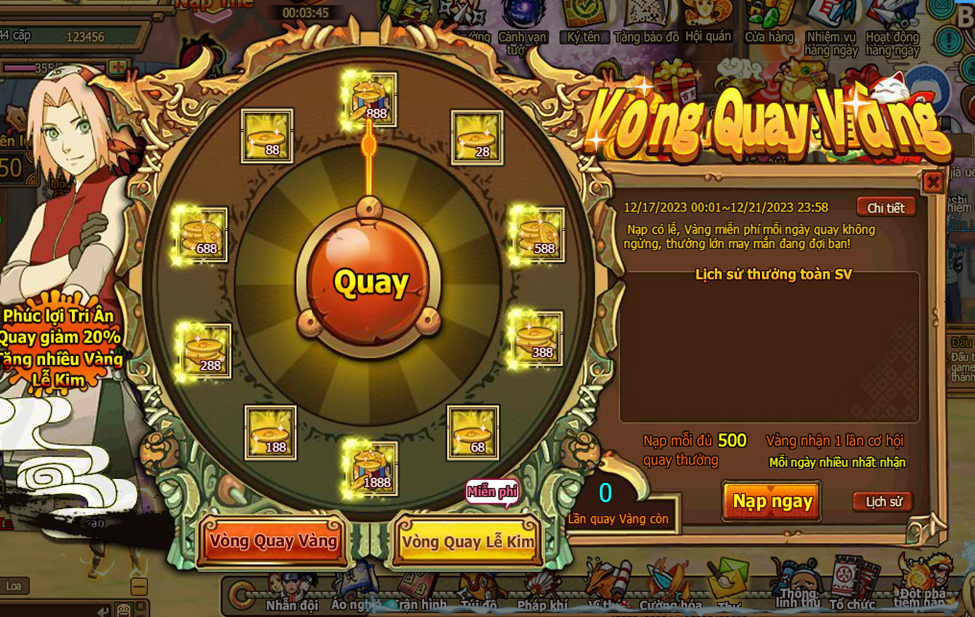Click the Nạp ngay recharge button
This screenshot has height=617, width=975.
coord(772,501)
